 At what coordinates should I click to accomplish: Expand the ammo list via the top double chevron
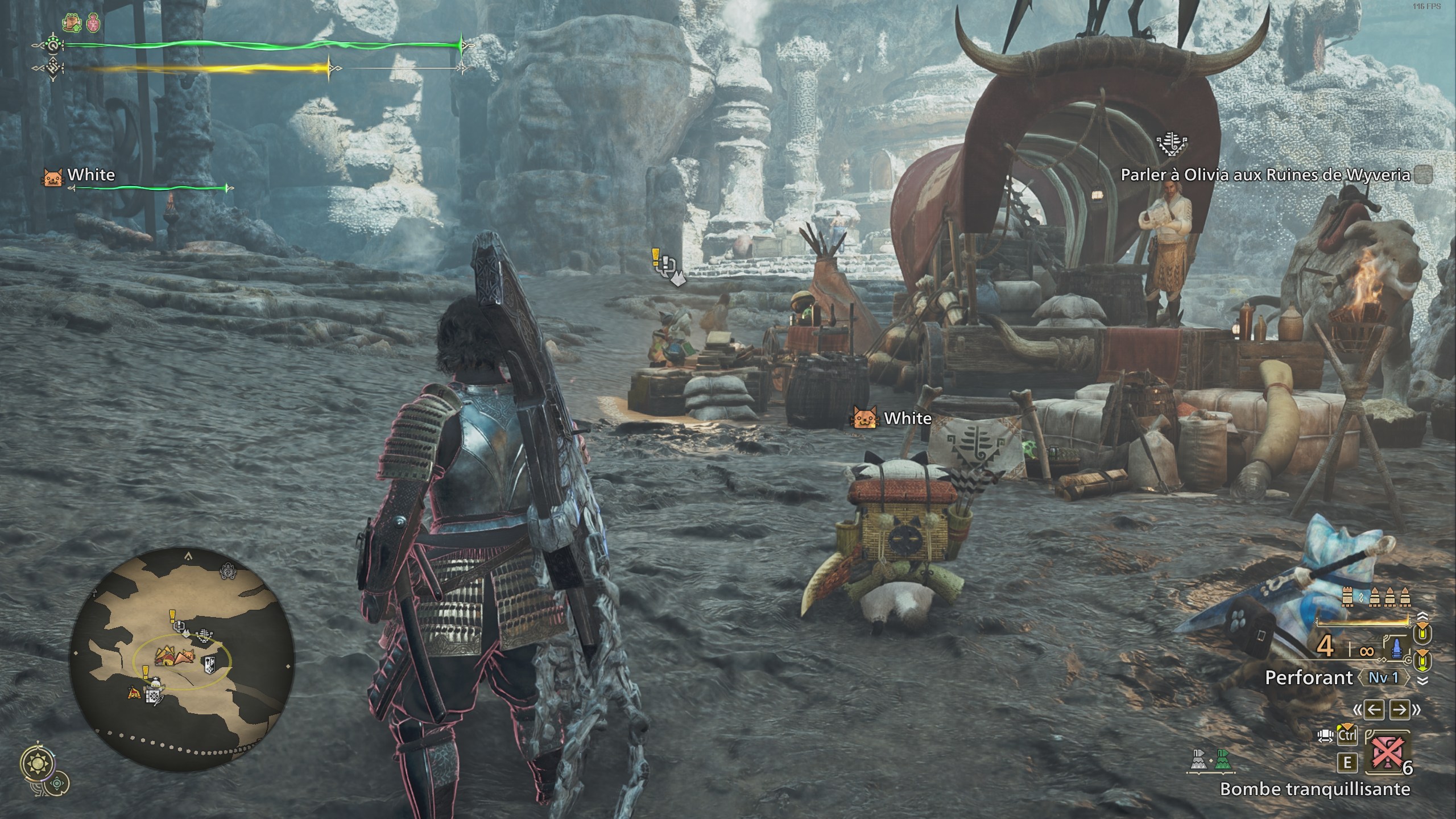pyautogui.click(x=1422, y=616)
